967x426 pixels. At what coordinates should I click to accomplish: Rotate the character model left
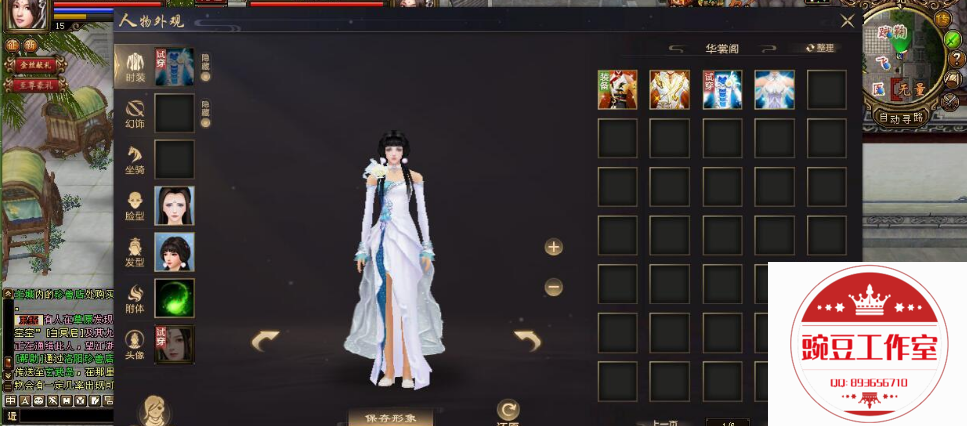coord(265,341)
